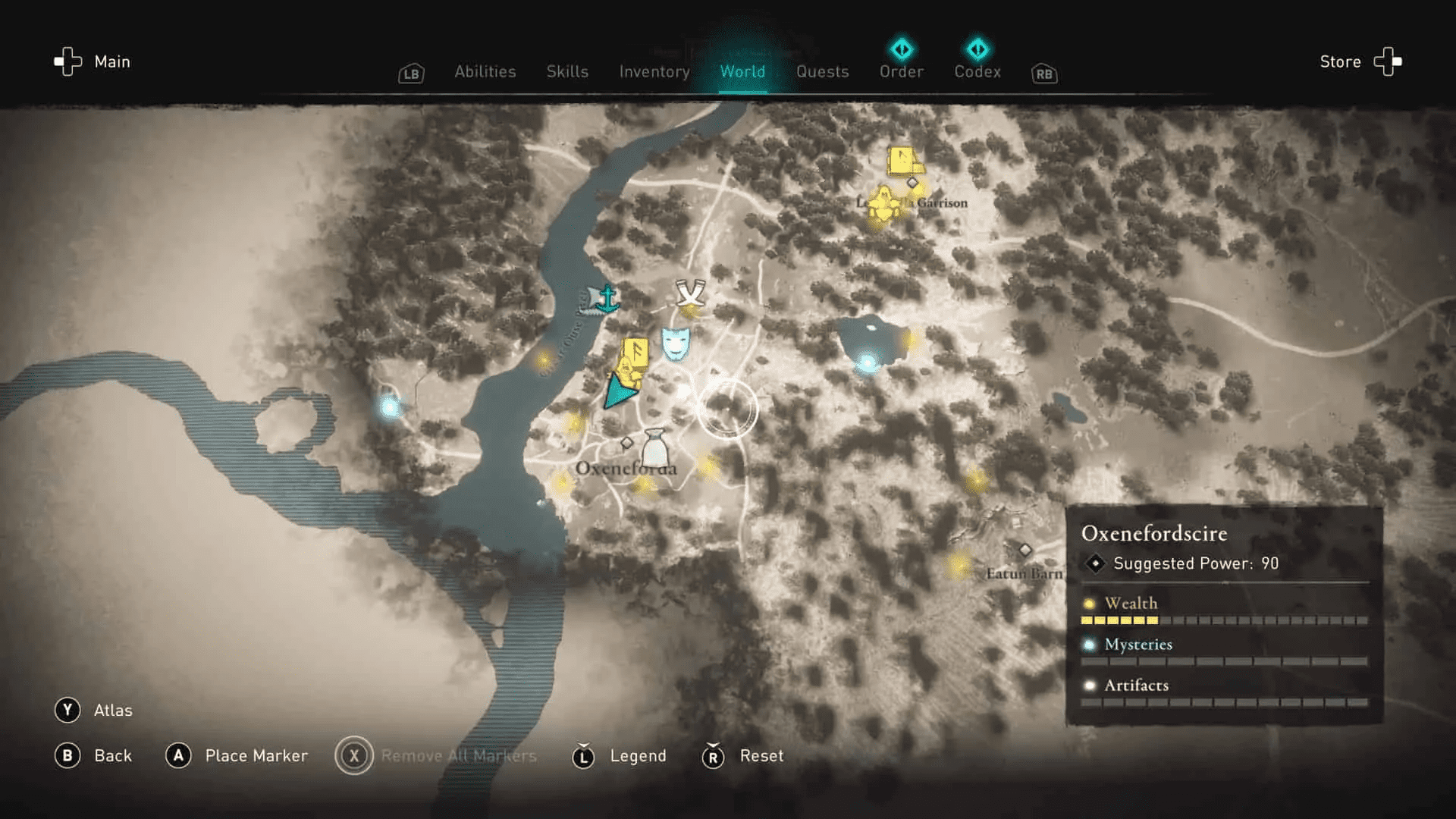This screenshot has height=819, width=1456.
Task: Switch to the Inventory menu
Action: [654, 71]
